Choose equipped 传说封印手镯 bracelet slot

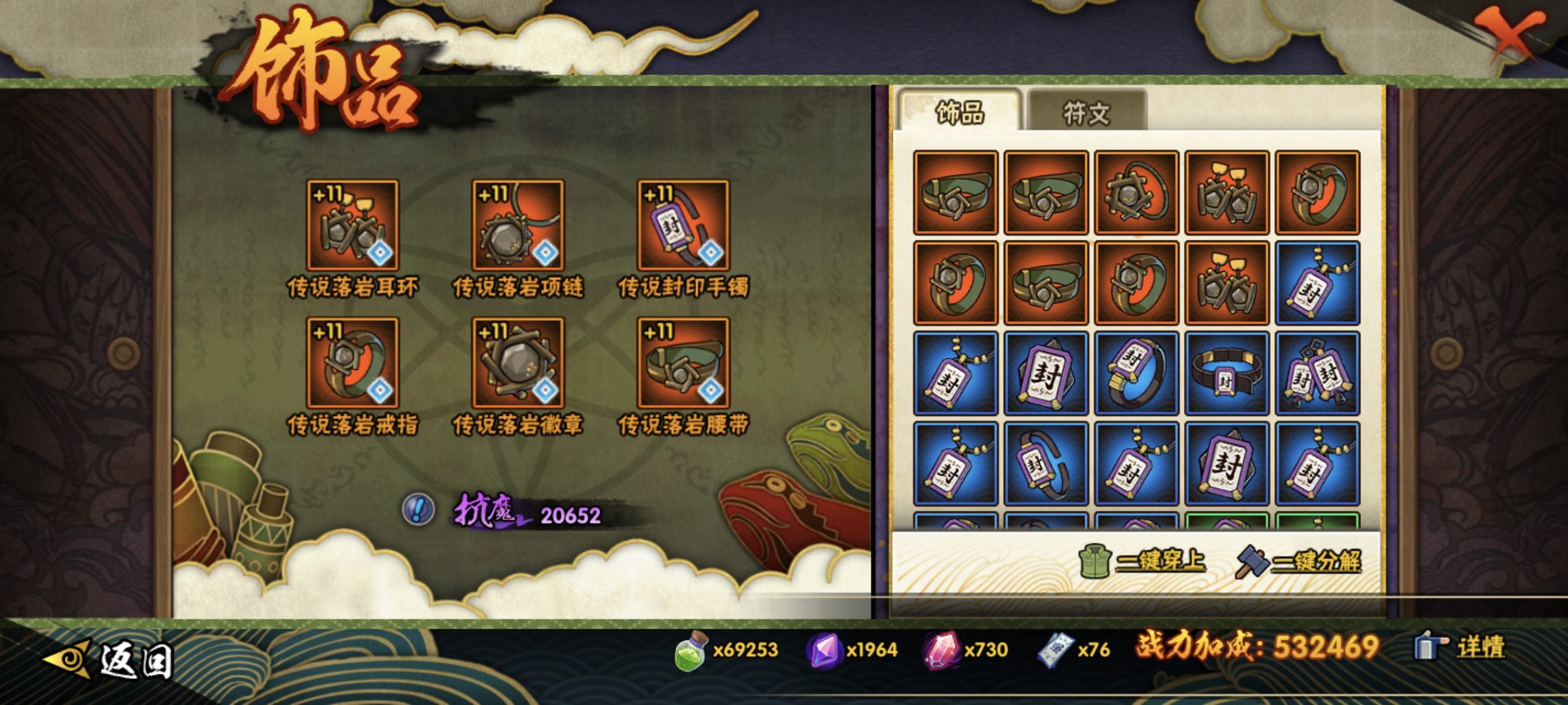[683, 226]
